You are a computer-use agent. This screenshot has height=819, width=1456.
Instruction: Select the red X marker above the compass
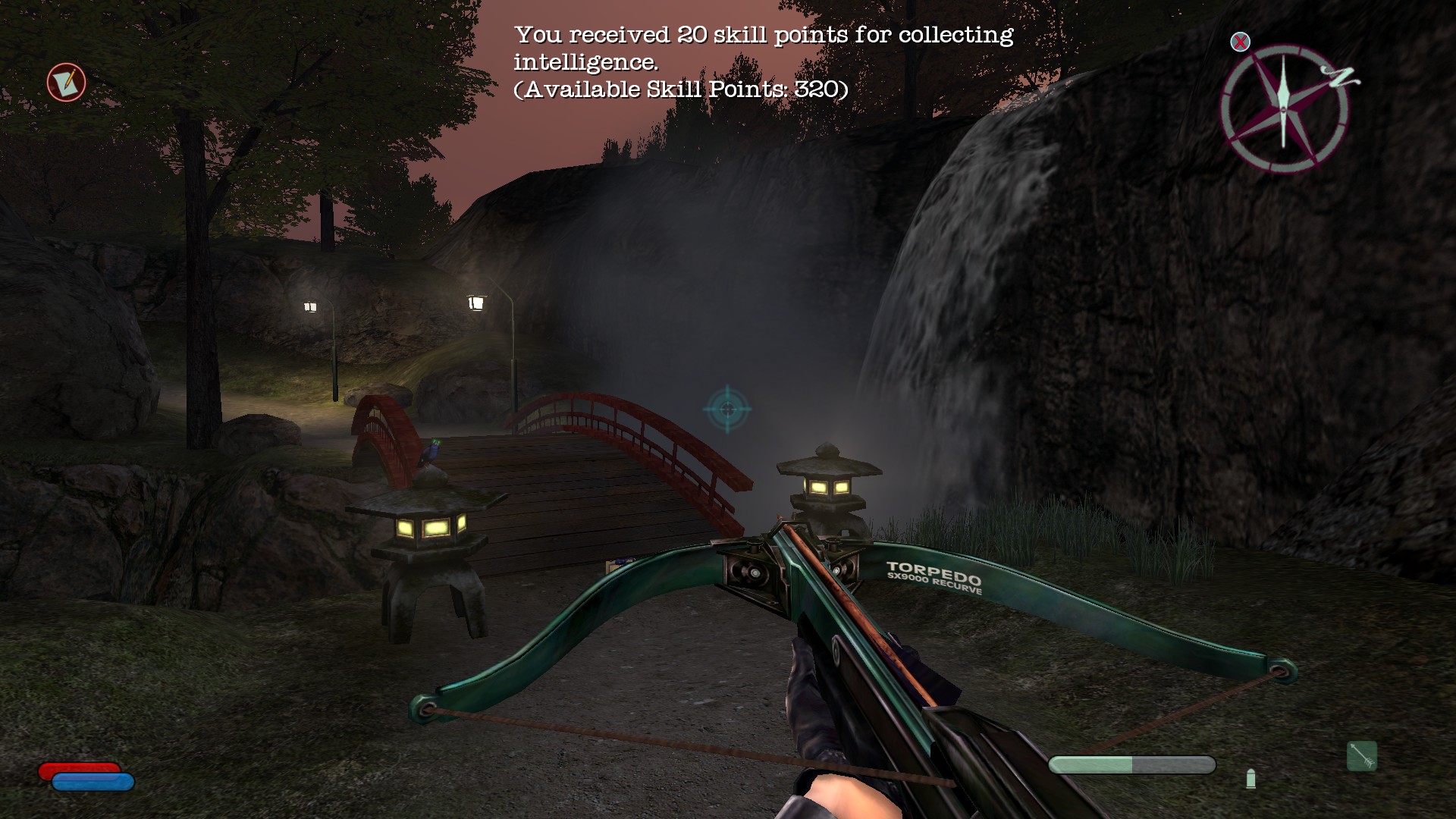click(1240, 42)
